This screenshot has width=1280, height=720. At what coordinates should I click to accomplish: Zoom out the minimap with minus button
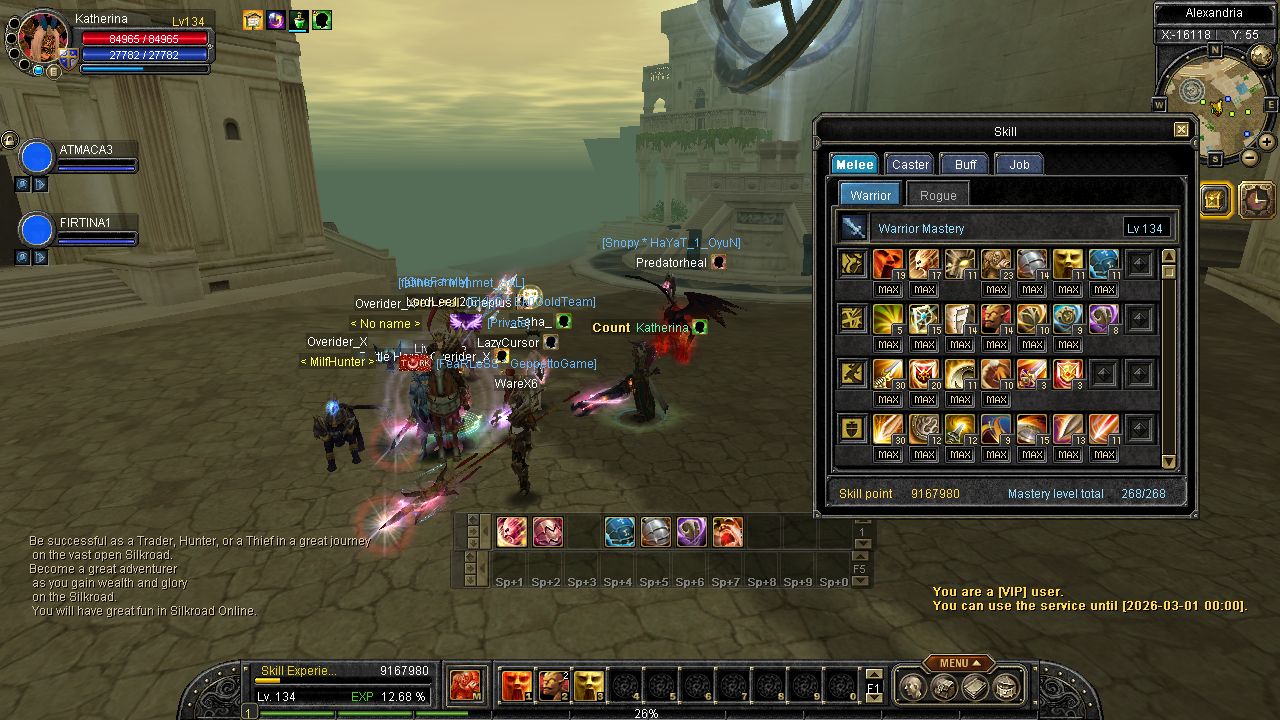(x=1251, y=158)
